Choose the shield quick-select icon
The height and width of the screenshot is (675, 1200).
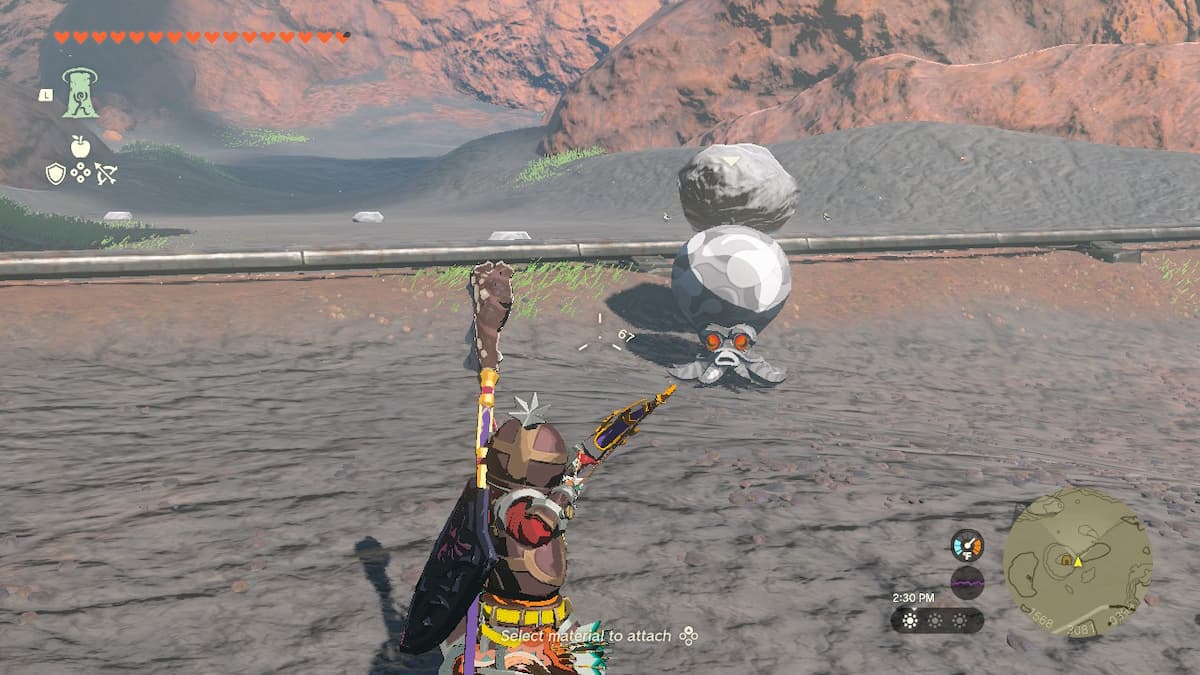point(56,173)
